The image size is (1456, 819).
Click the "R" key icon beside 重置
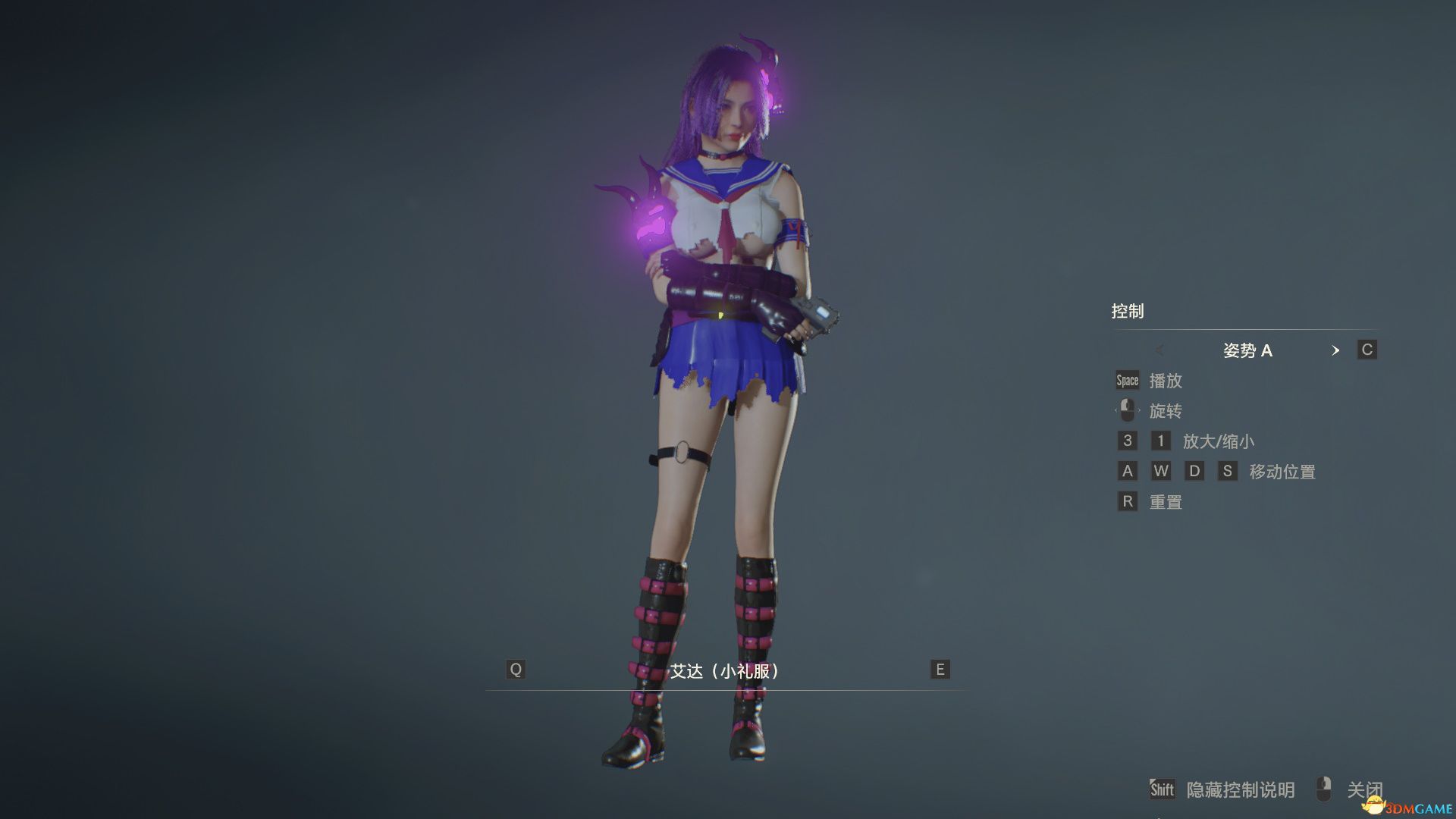point(1128,501)
